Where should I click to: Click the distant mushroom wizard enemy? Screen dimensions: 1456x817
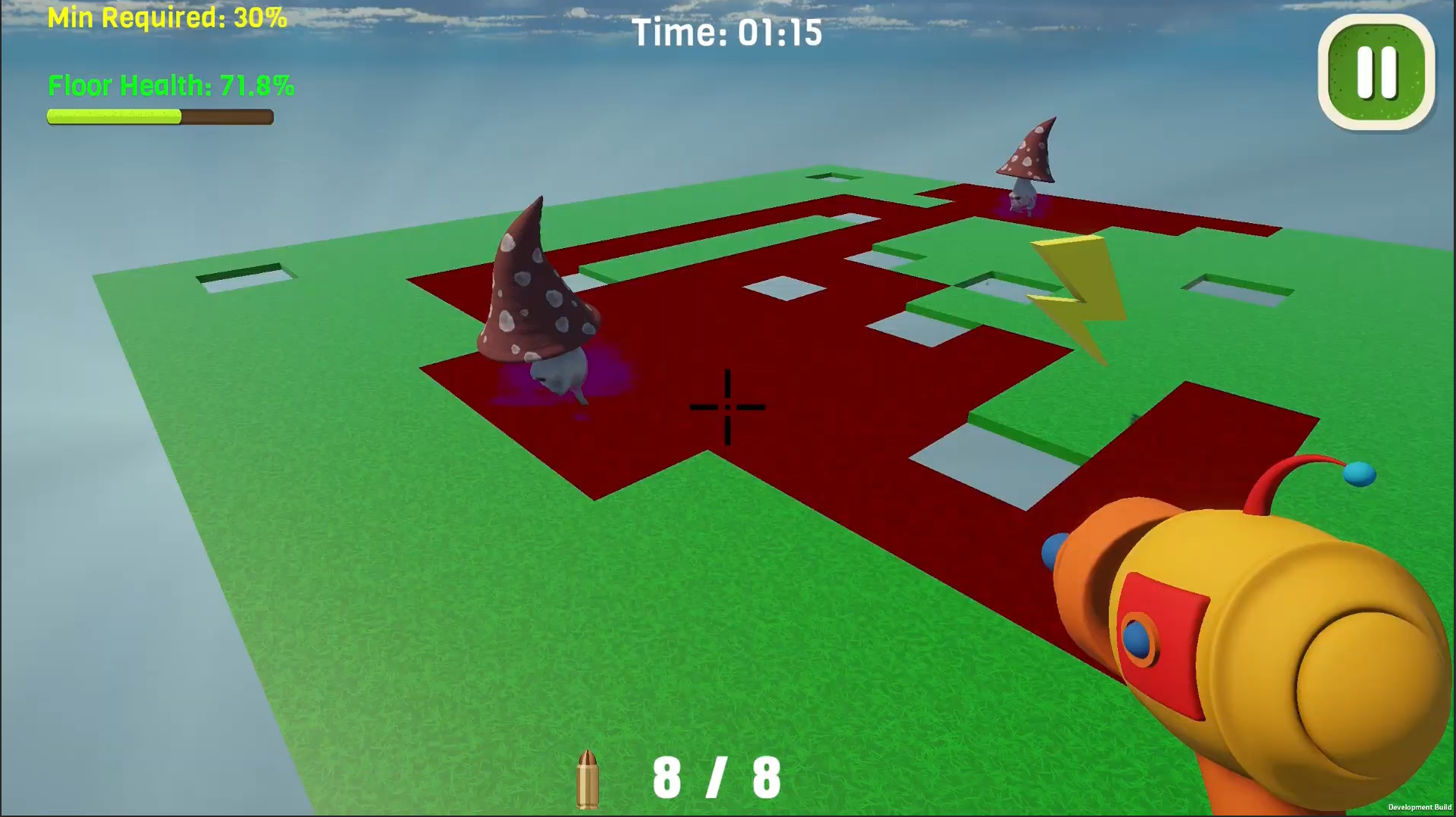coord(1028,159)
